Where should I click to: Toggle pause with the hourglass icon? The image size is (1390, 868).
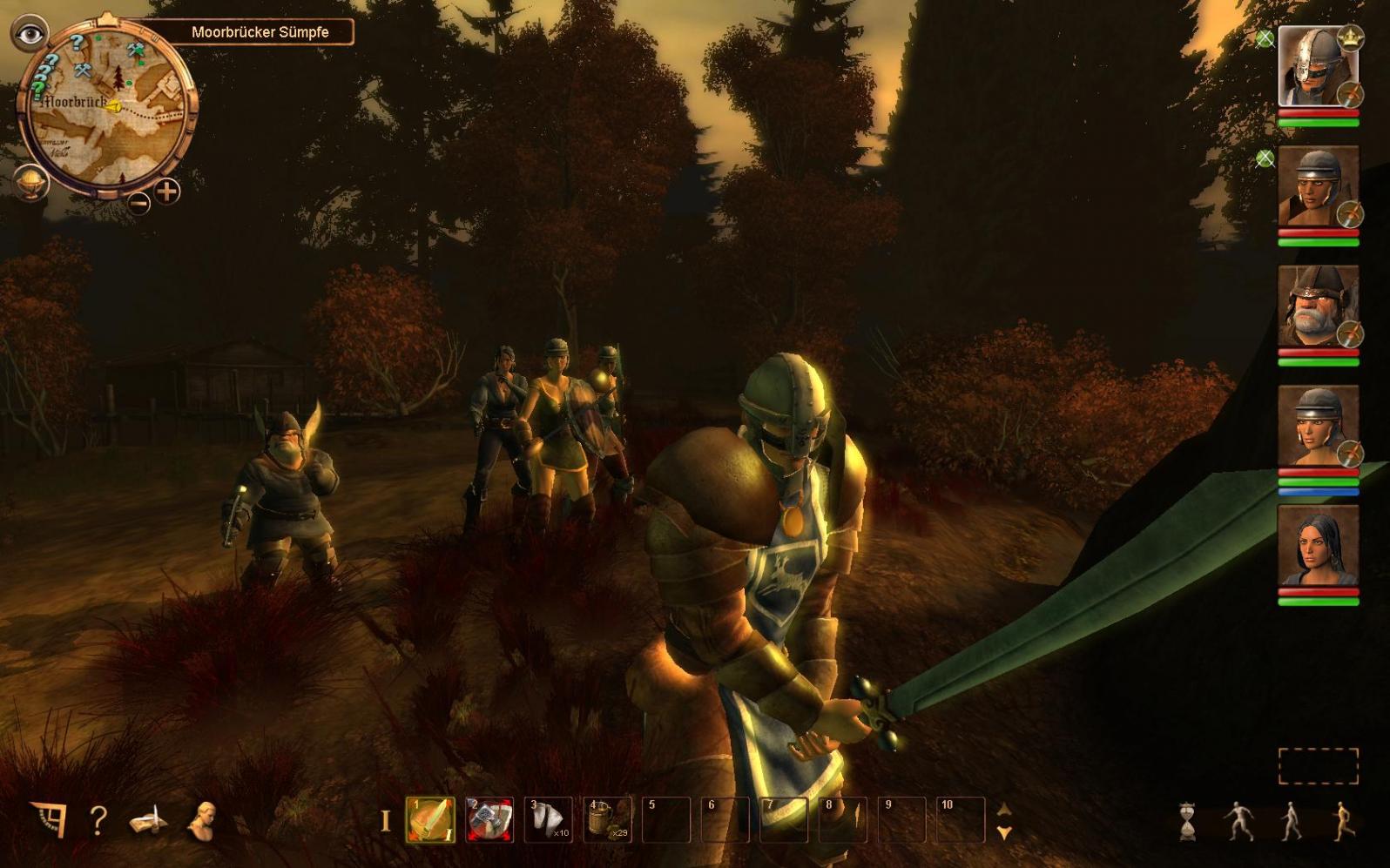pyautogui.click(x=1188, y=820)
